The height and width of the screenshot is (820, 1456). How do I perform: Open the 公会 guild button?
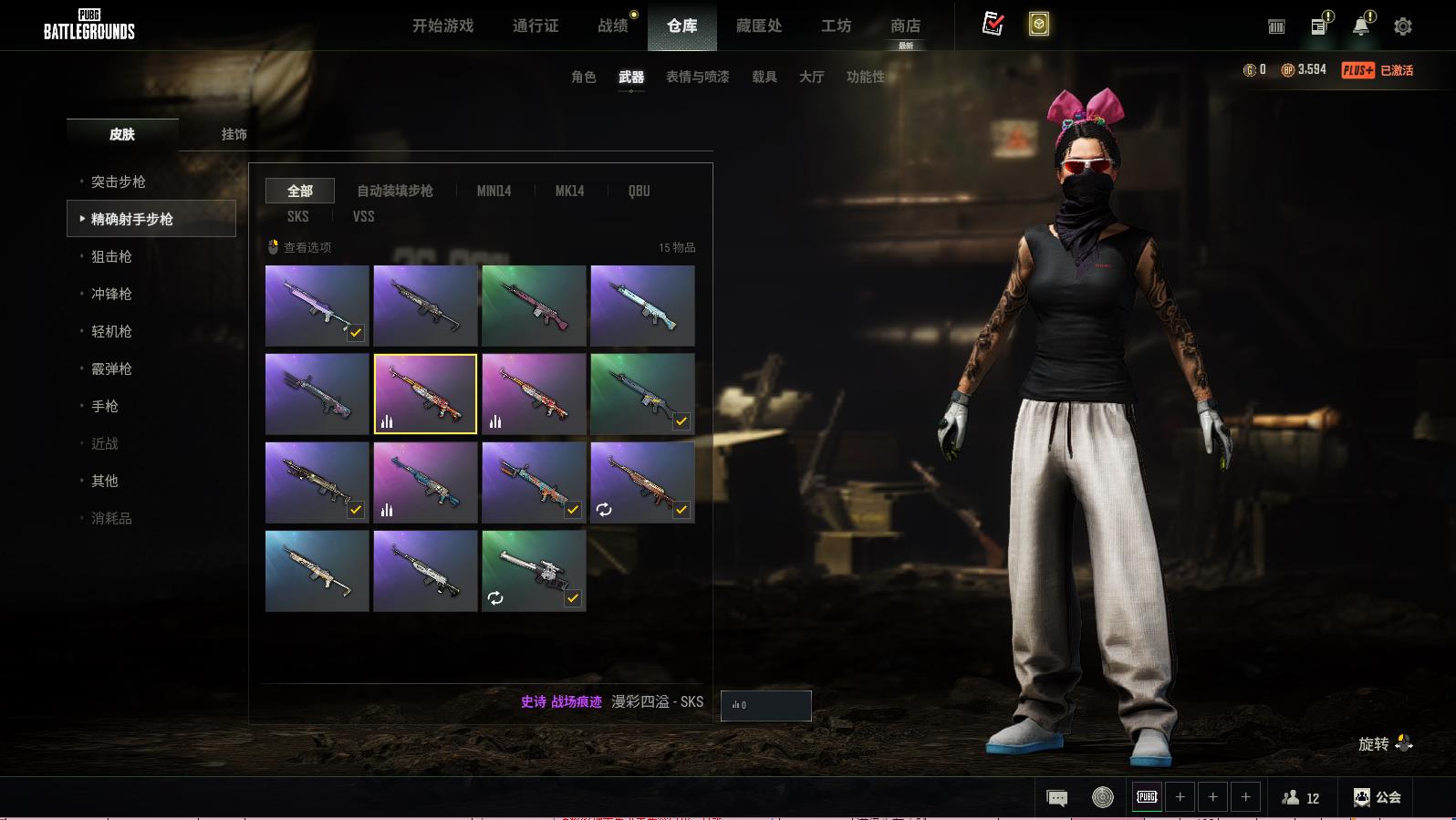pyautogui.click(x=1378, y=797)
